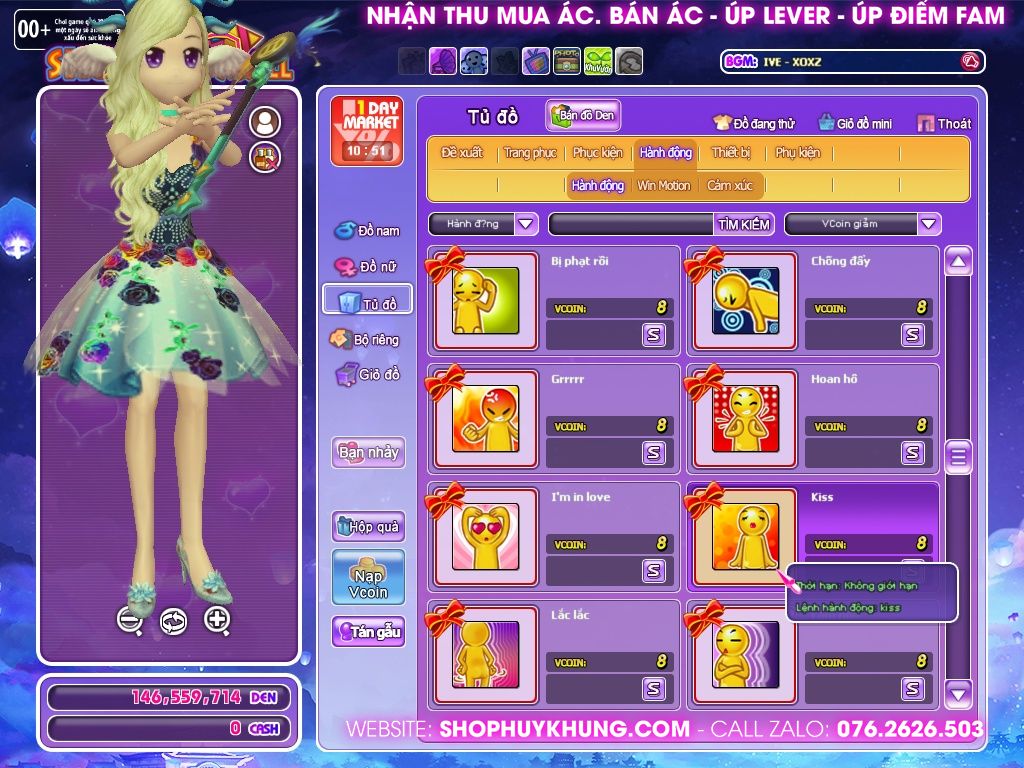Click the Nạp Vcoin top-up button
Image resolution: width=1024 pixels, height=768 pixels.
click(368, 577)
